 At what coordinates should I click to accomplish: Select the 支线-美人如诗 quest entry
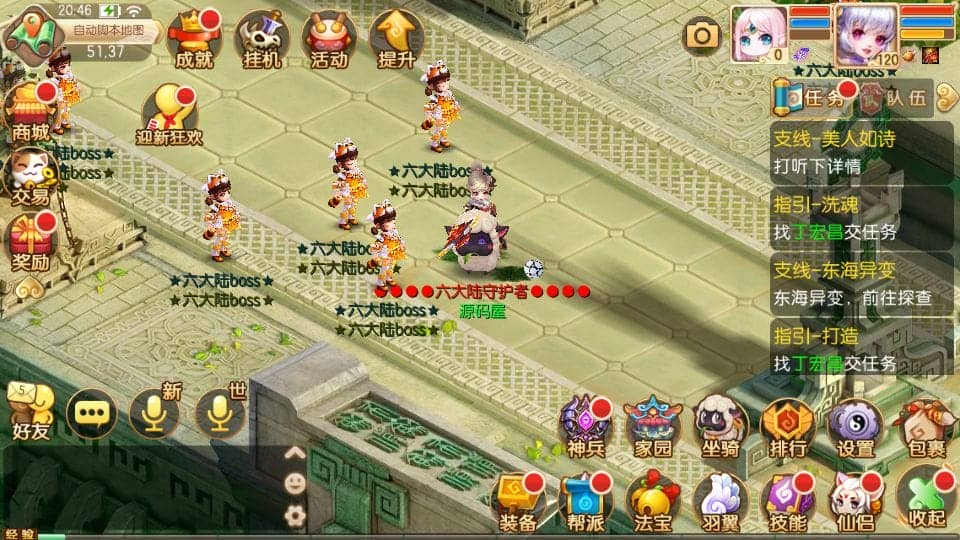point(861,153)
